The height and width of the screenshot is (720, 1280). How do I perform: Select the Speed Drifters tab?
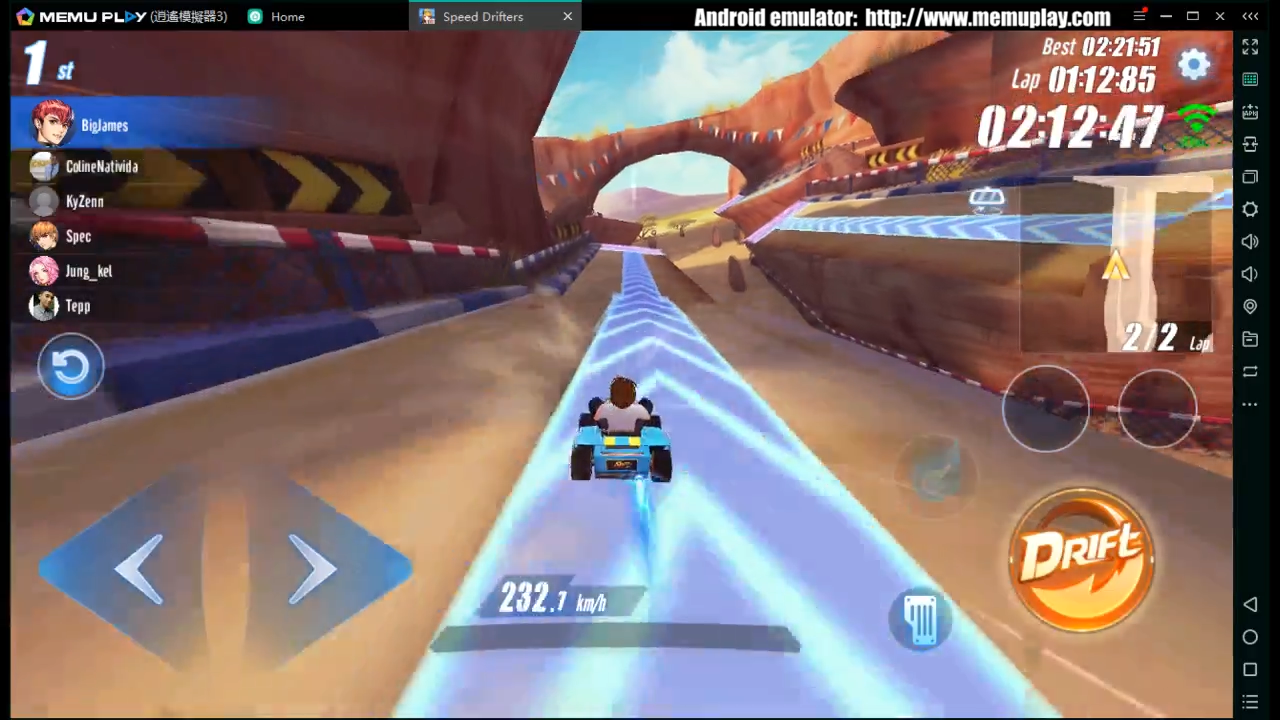[x=483, y=16]
